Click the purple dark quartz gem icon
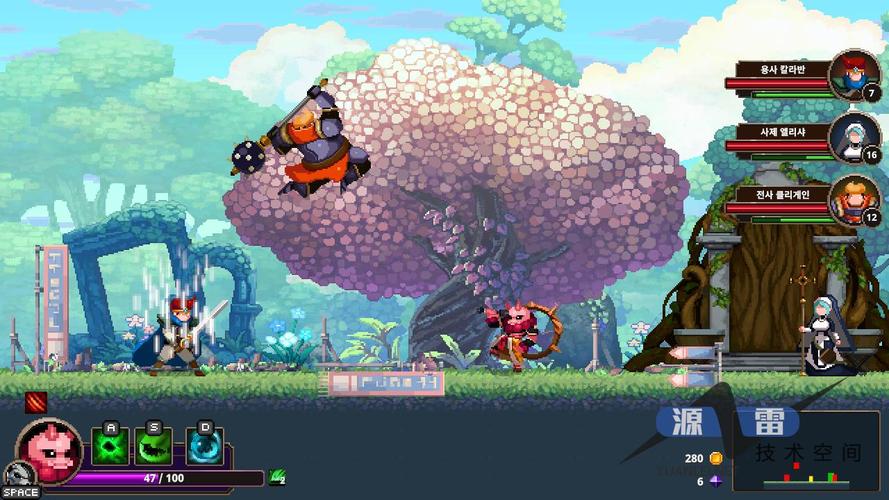This screenshot has width=889, height=500. click(715, 481)
